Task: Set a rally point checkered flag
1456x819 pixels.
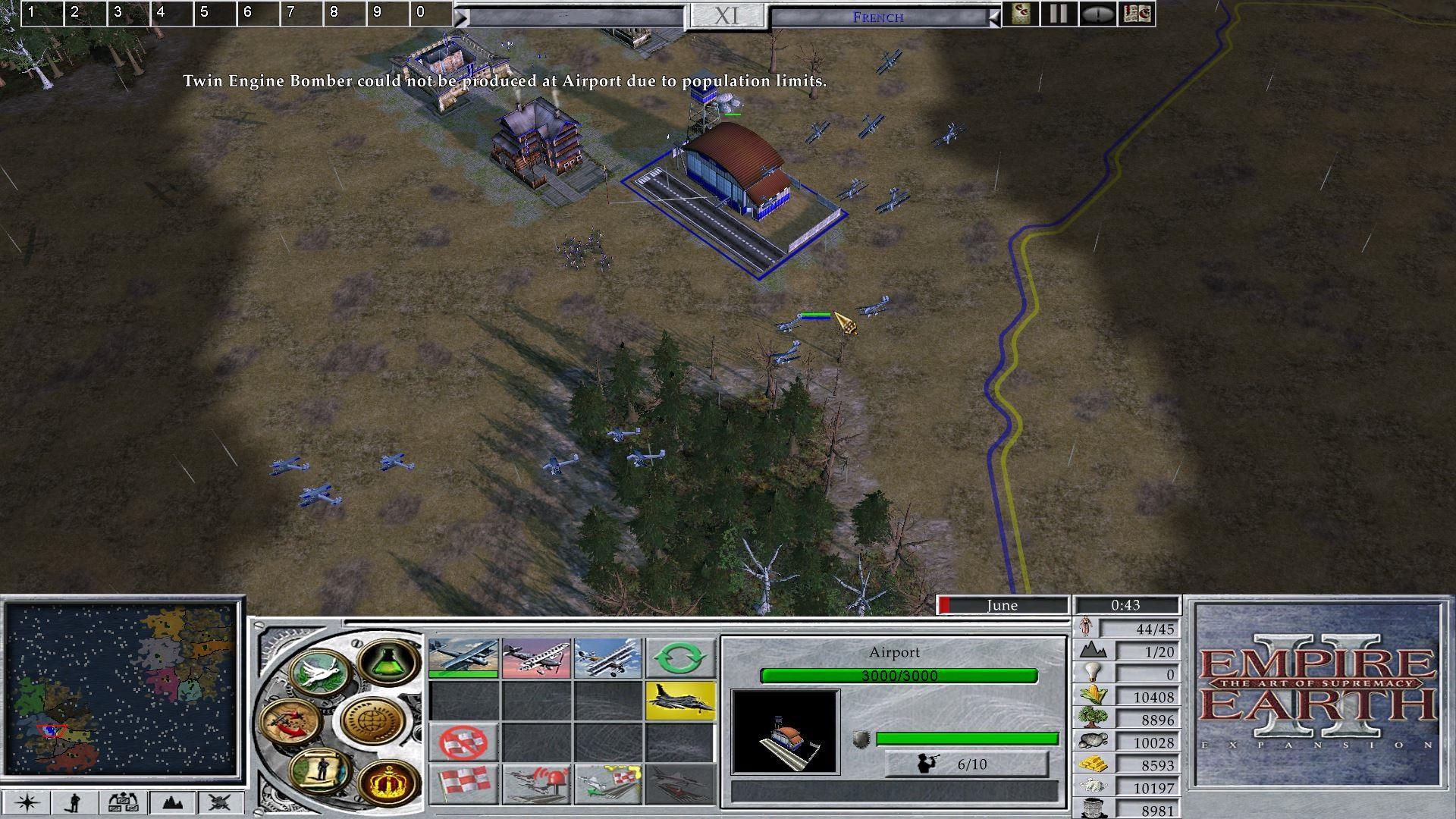Action: pyautogui.click(x=463, y=783)
